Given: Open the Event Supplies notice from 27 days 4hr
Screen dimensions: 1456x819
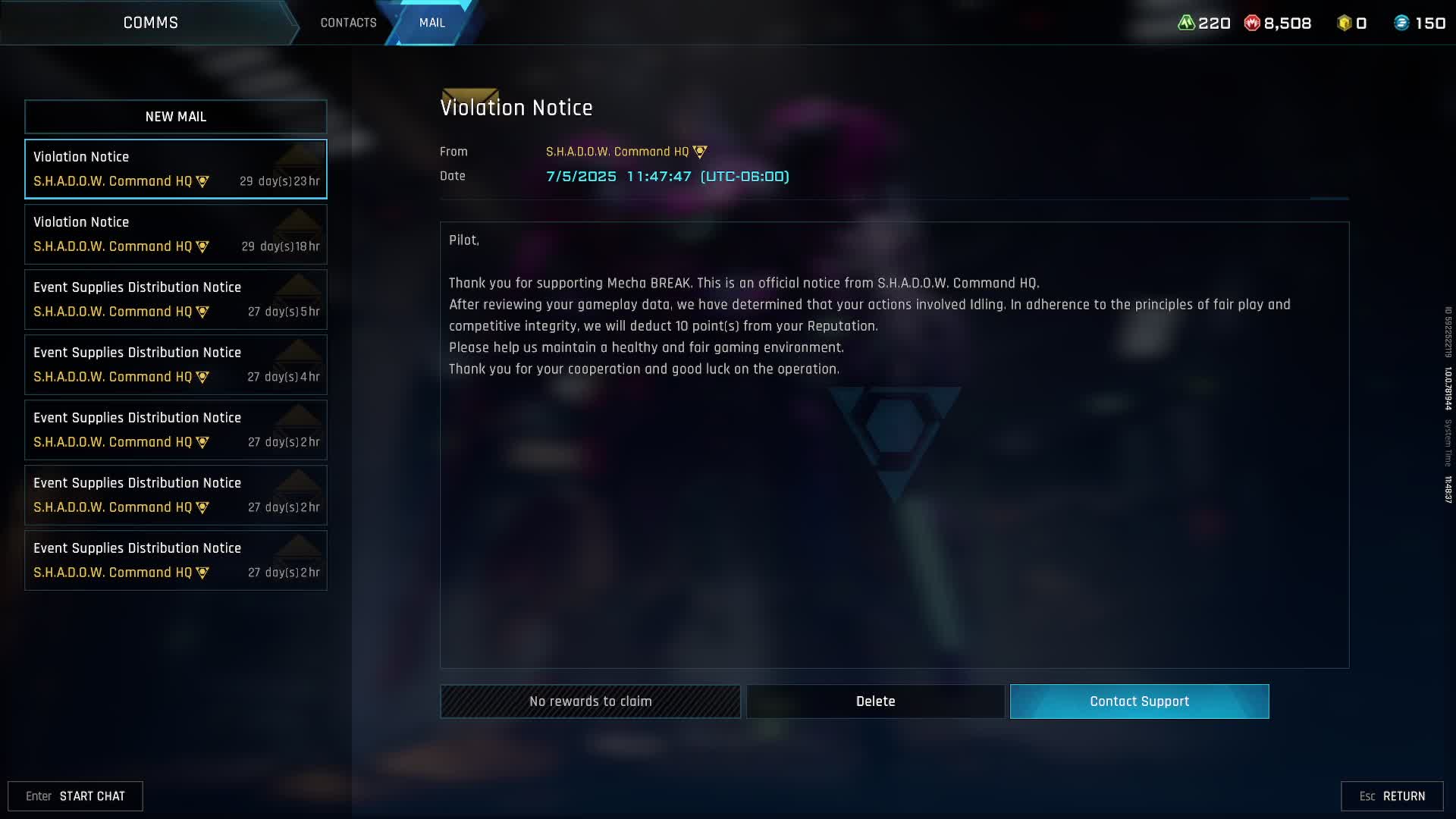Looking at the screenshot, I should coord(176,365).
